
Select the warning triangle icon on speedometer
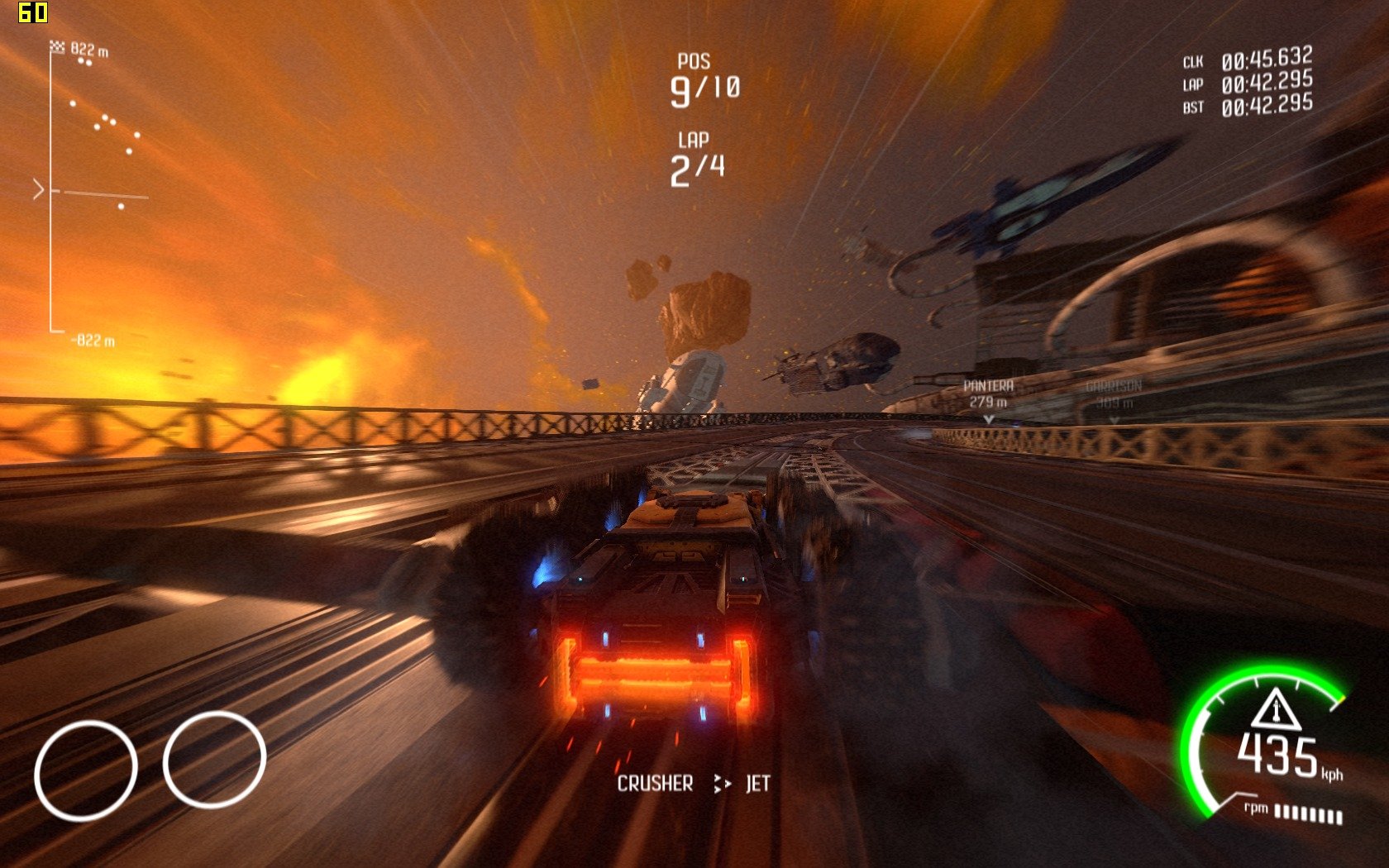point(1275,708)
